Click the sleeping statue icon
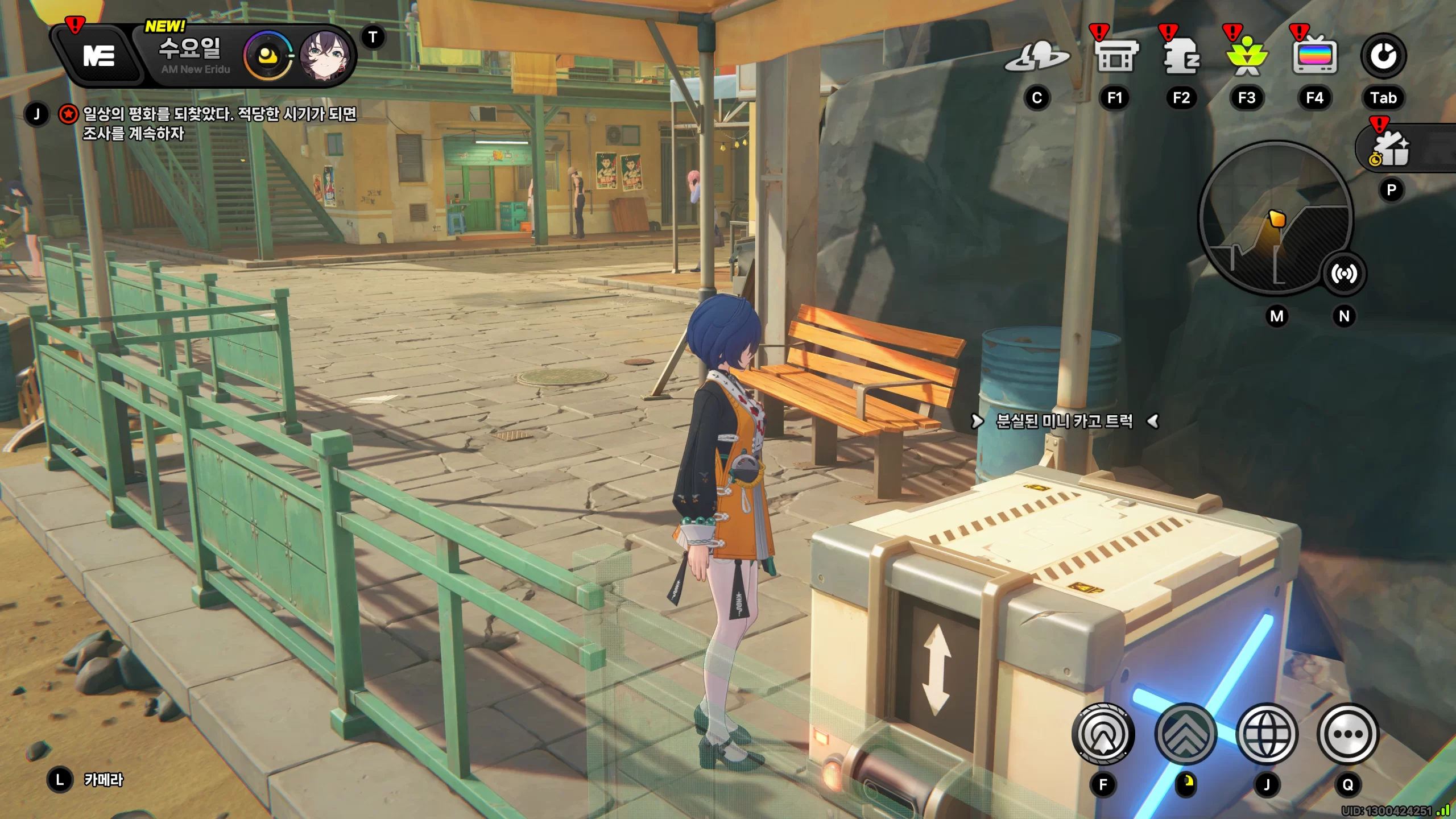1456x819 pixels. (x=1181, y=57)
